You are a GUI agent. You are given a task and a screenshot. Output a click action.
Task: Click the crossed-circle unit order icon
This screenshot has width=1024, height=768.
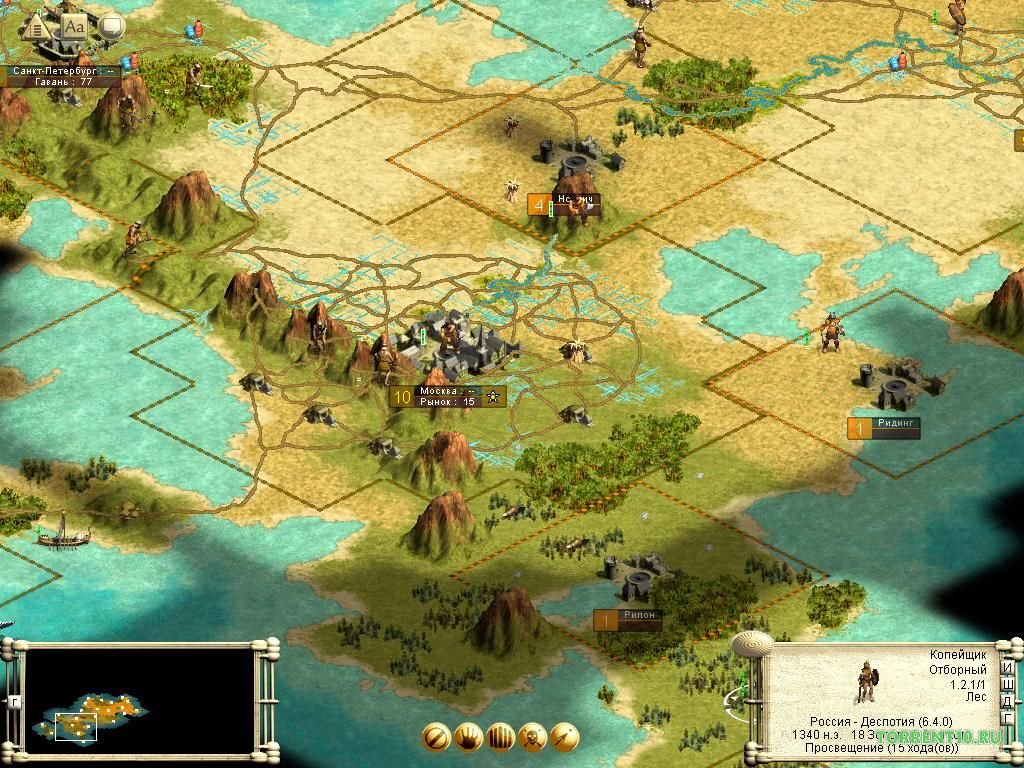[436, 738]
